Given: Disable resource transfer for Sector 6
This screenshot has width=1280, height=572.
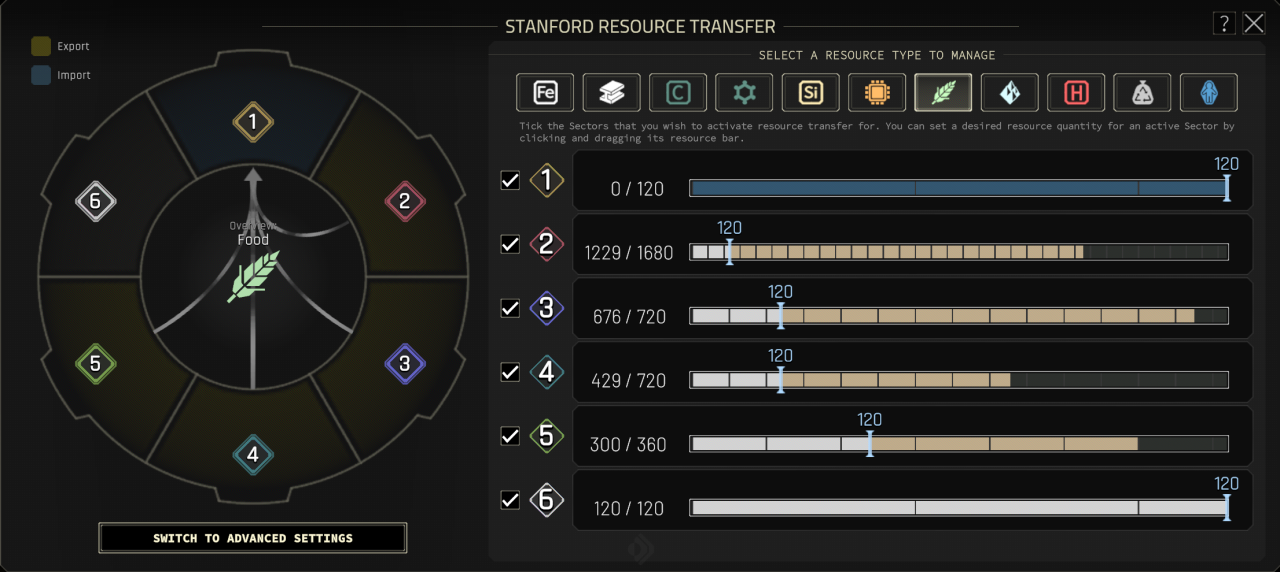Looking at the screenshot, I should tap(510, 500).
